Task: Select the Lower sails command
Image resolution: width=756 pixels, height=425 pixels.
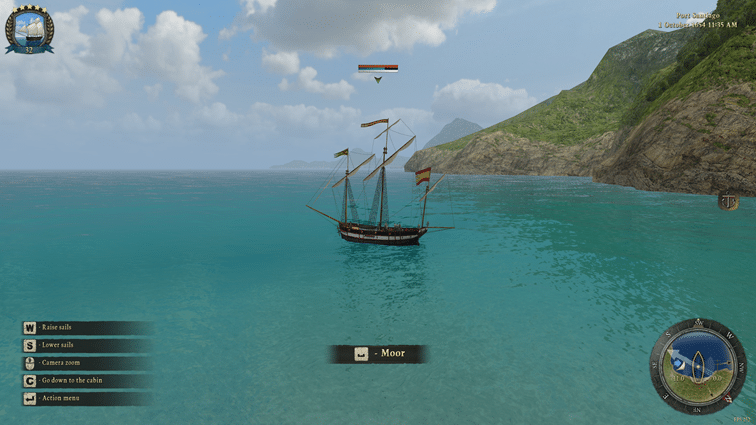Action: pos(57,345)
